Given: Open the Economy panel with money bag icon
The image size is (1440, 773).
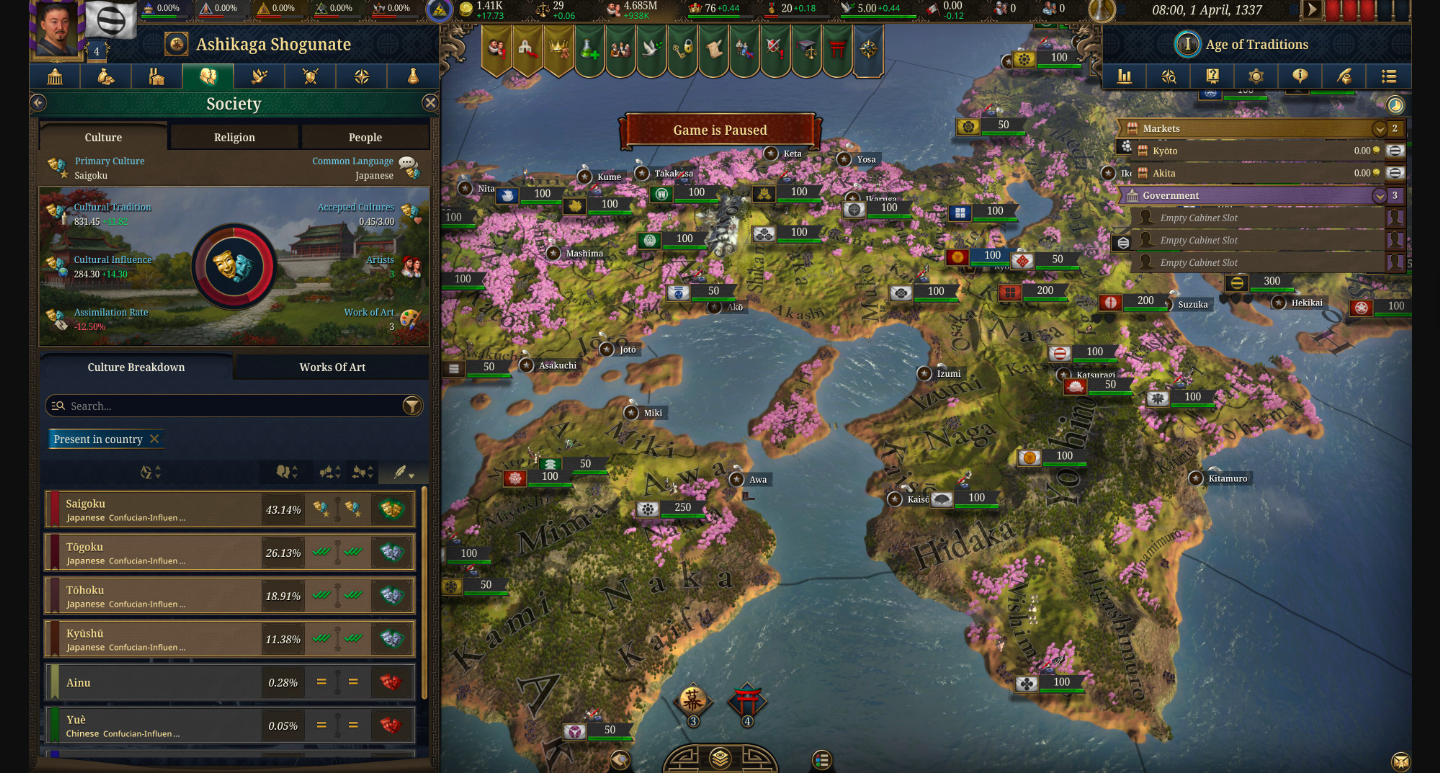Looking at the screenshot, I should 105,76.
